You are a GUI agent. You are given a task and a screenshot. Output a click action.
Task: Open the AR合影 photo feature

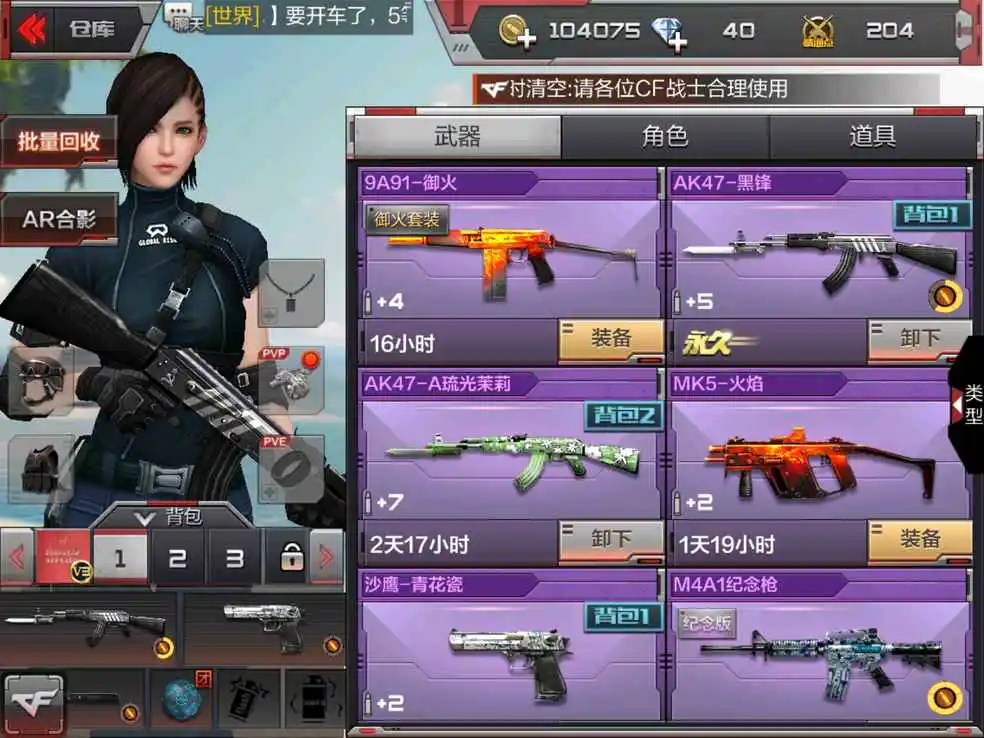coord(59,218)
